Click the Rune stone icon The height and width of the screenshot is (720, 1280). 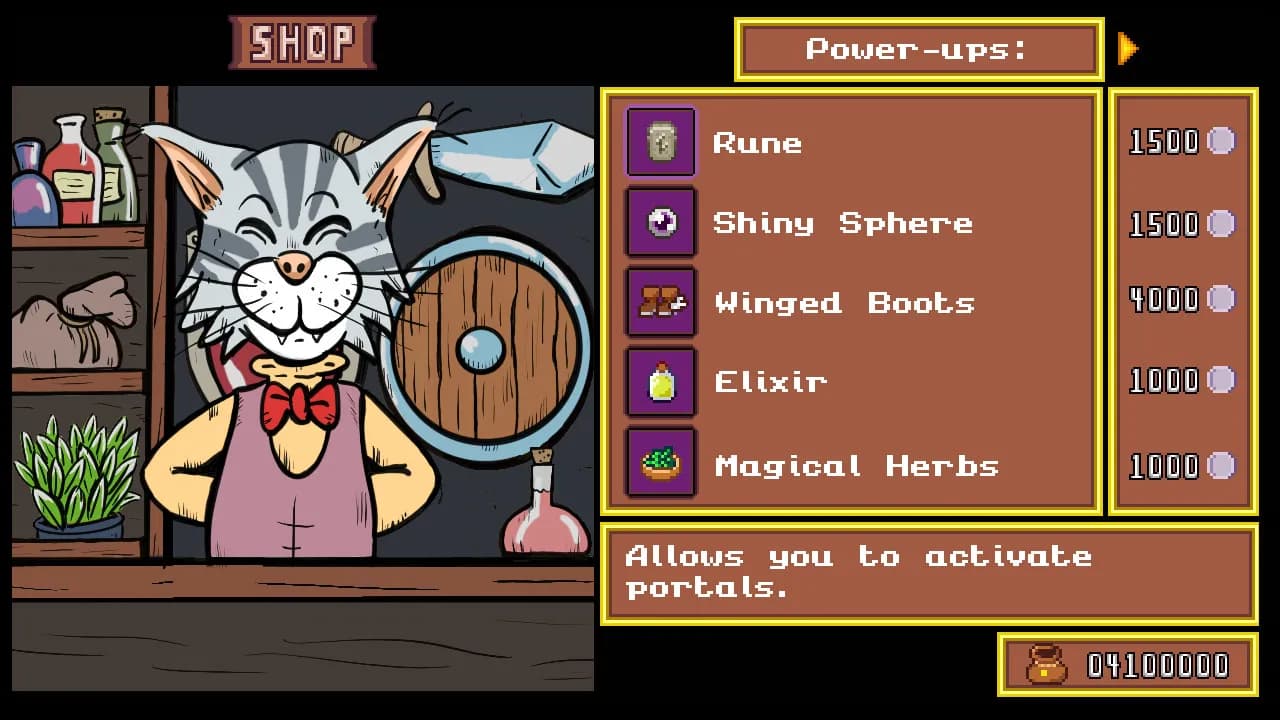click(x=661, y=143)
